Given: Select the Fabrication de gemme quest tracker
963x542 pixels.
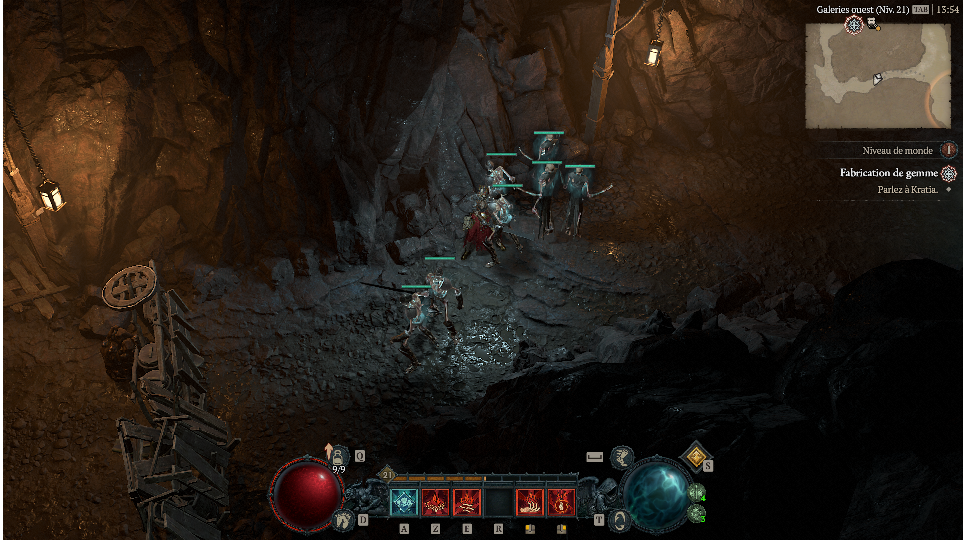Looking at the screenshot, I should [x=889, y=173].
